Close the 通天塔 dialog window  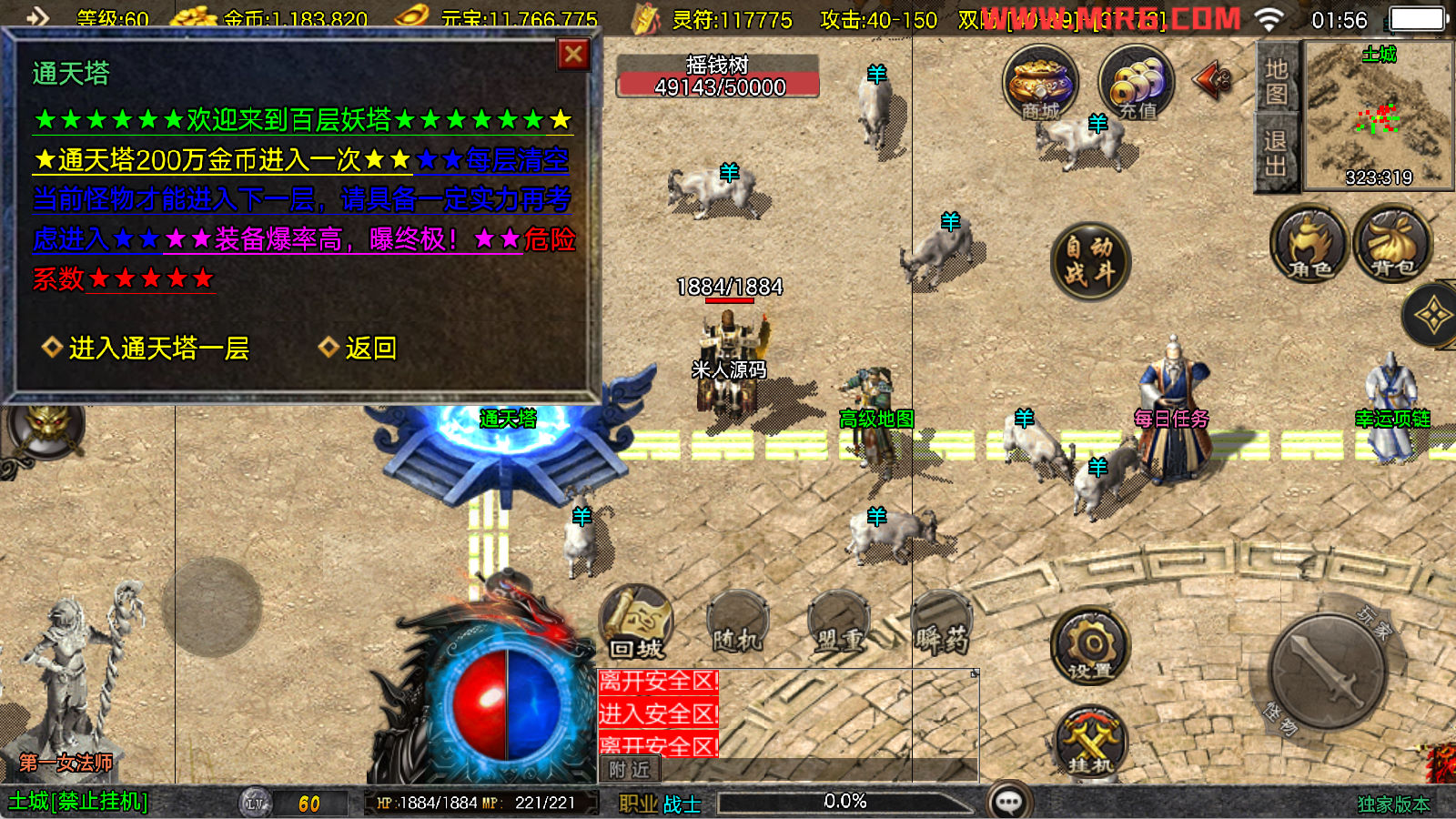coord(573,55)
